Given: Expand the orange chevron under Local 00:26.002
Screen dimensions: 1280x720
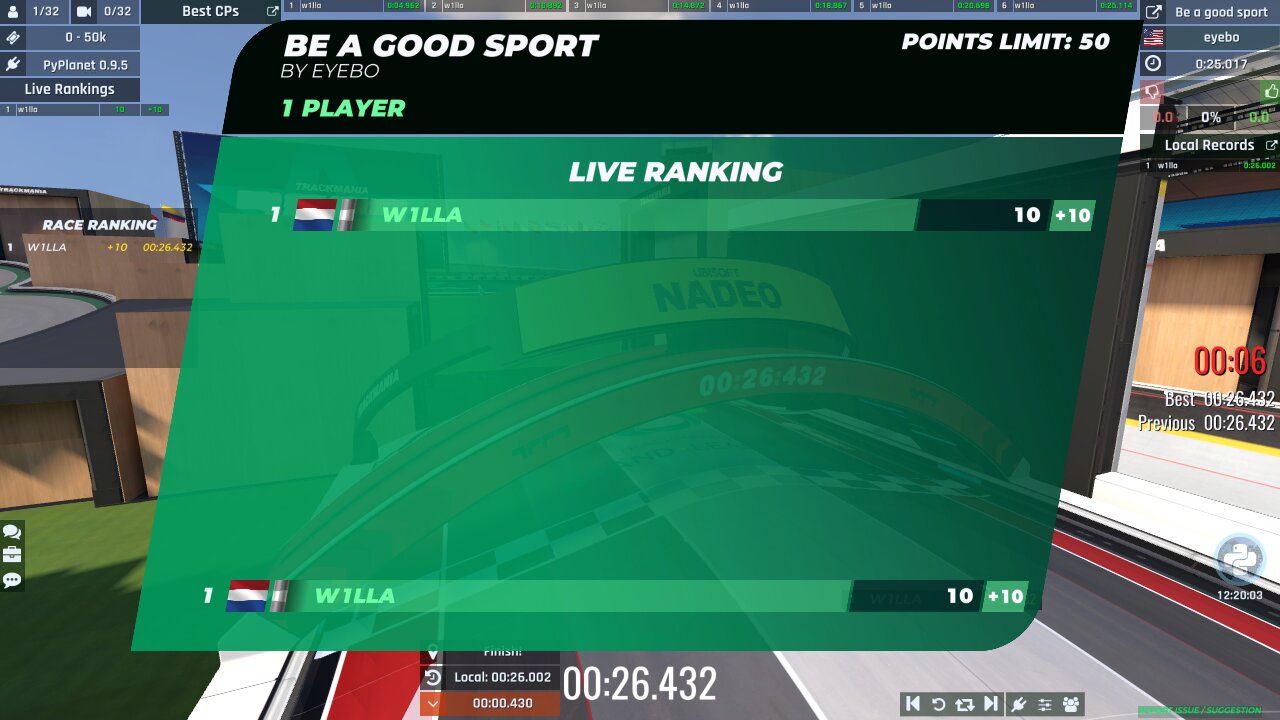Looking at the screenshot, I should point(433,704).
